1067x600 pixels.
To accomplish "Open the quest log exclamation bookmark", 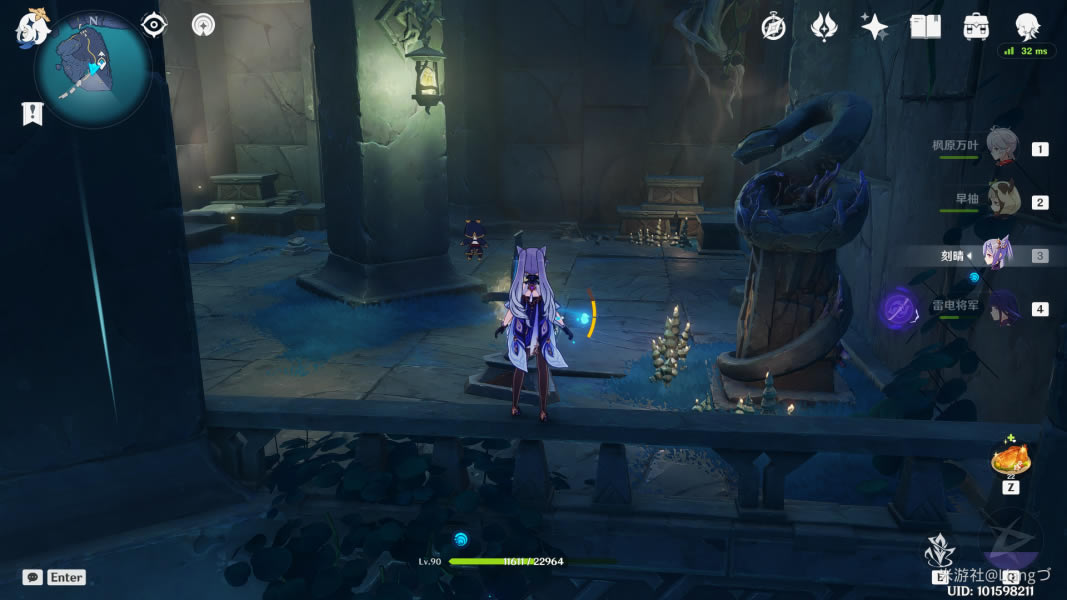I will (32, 113).
